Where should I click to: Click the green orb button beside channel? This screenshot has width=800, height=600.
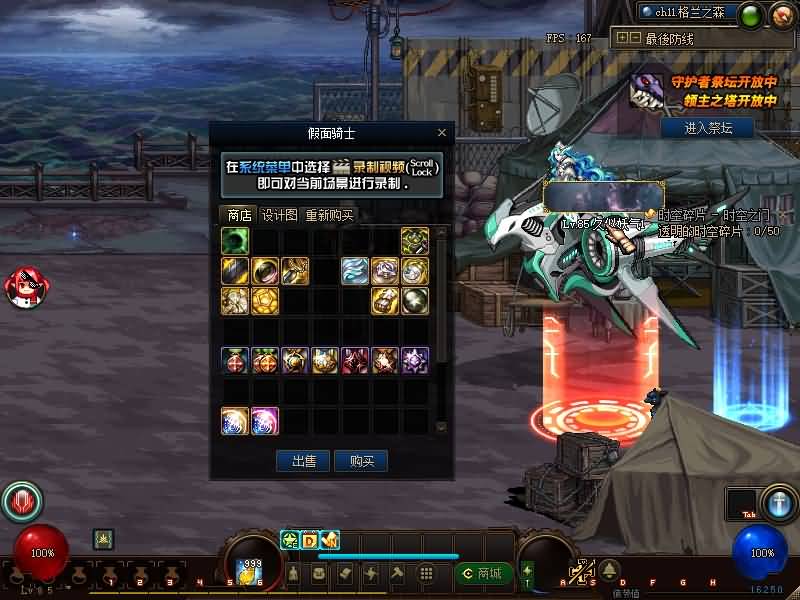pyautogui.click(x=753, y=14)
